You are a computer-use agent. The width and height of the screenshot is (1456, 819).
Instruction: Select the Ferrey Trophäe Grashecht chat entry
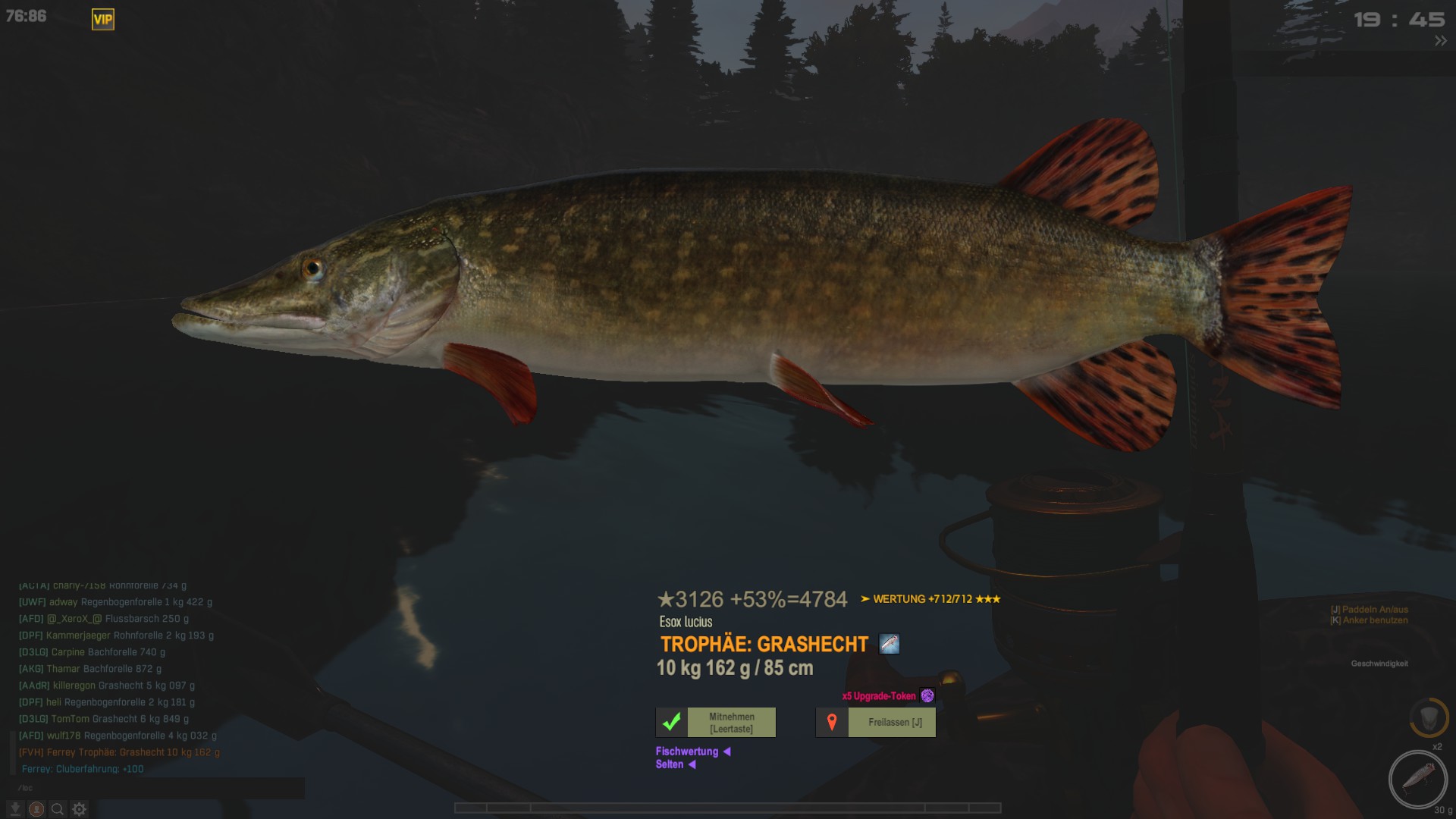tap(119, 752)
